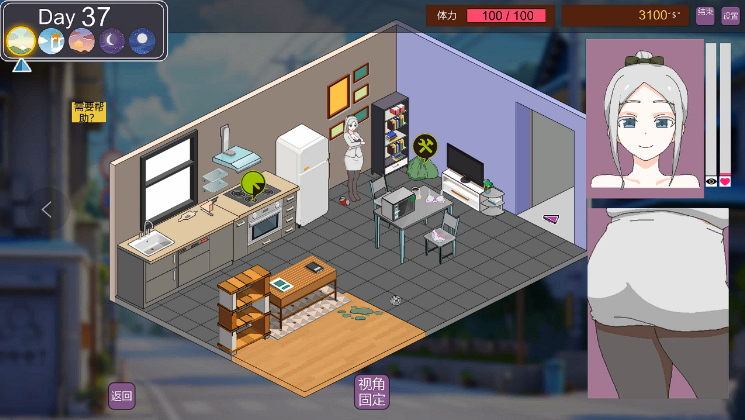Select the crescent moon night icon
Image resolution: width=745 pixels, height=420 pixels.
112,40
